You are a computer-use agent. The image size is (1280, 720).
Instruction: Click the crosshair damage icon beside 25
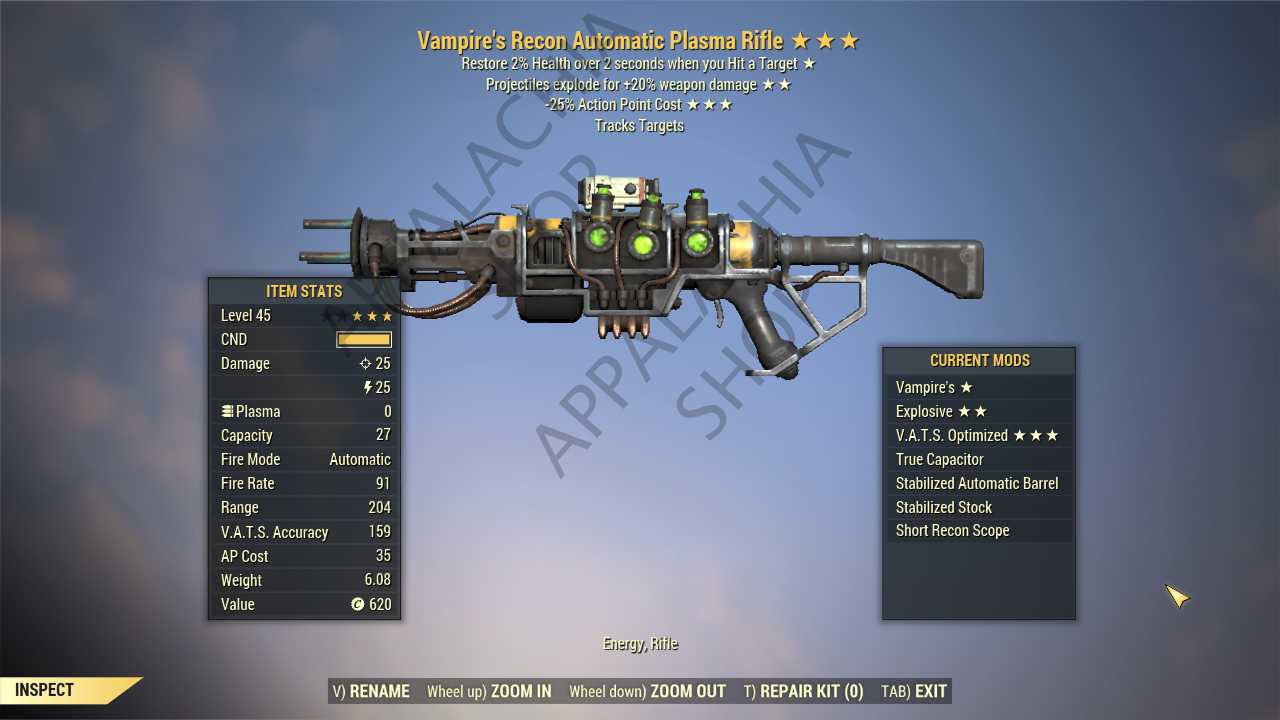coord(365,364)
